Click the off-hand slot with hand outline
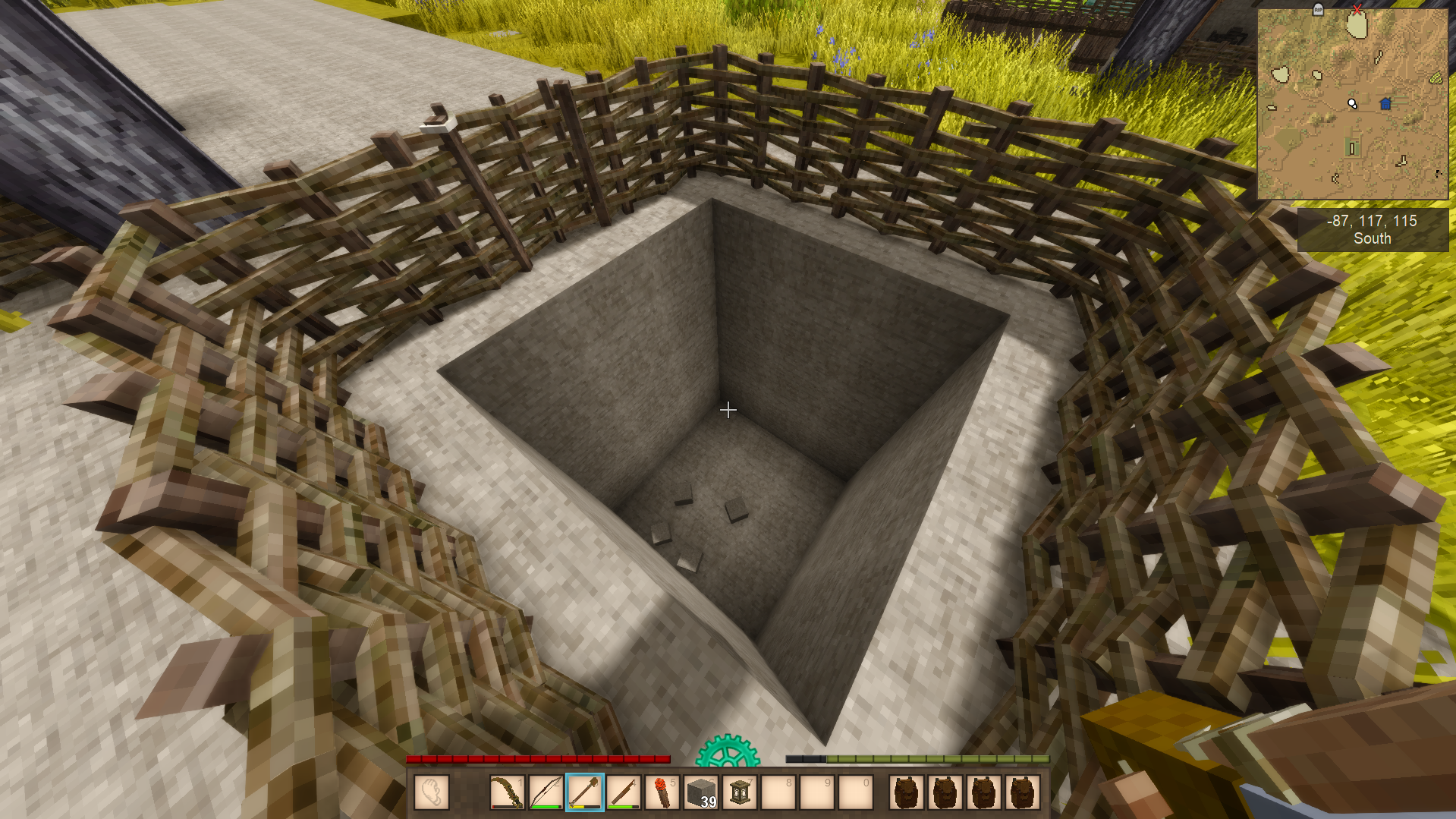The width and height of the screenshot is (1456, 819). click(x=432, y=793)
